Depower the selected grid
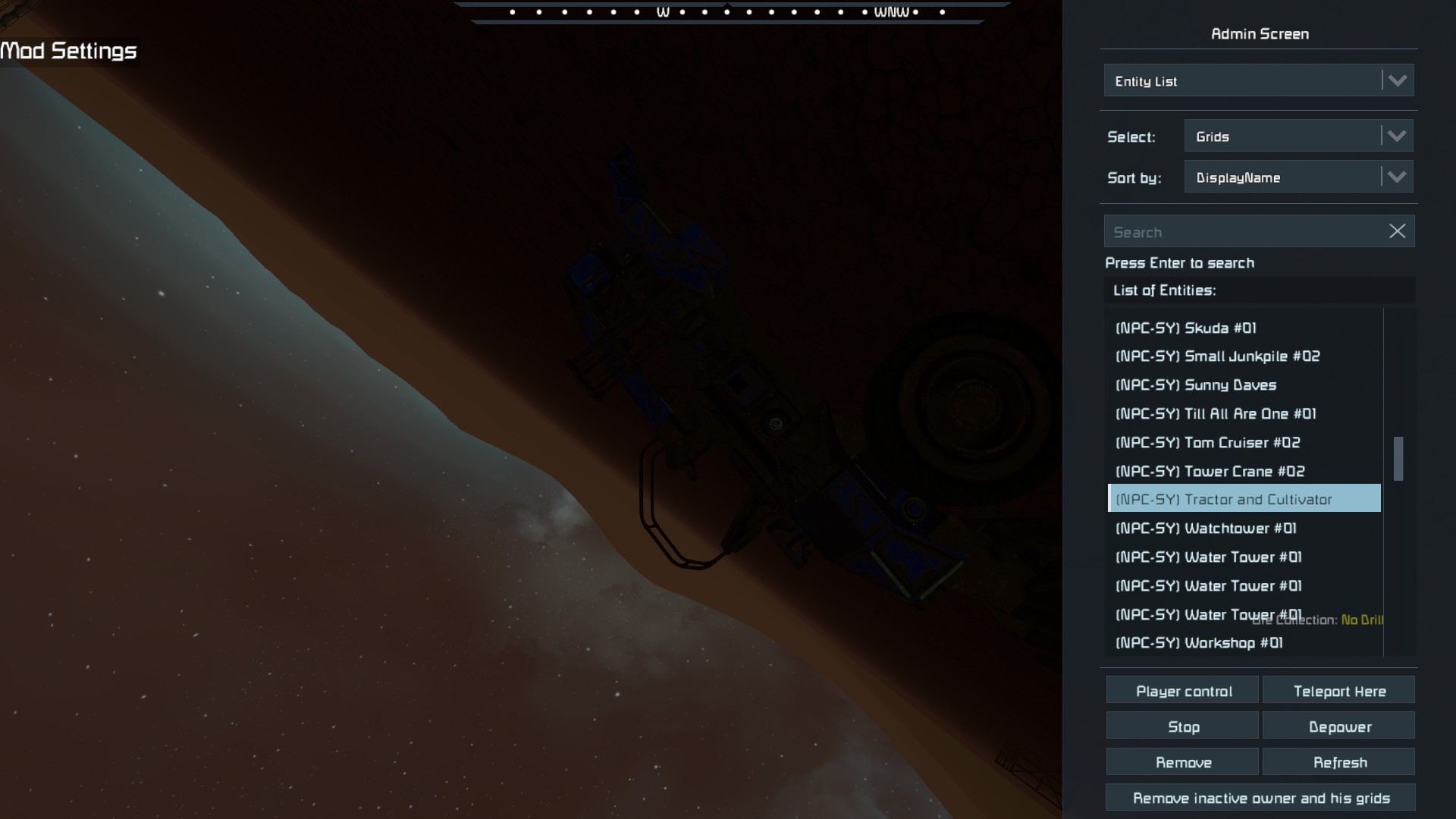 (1339, 726)
